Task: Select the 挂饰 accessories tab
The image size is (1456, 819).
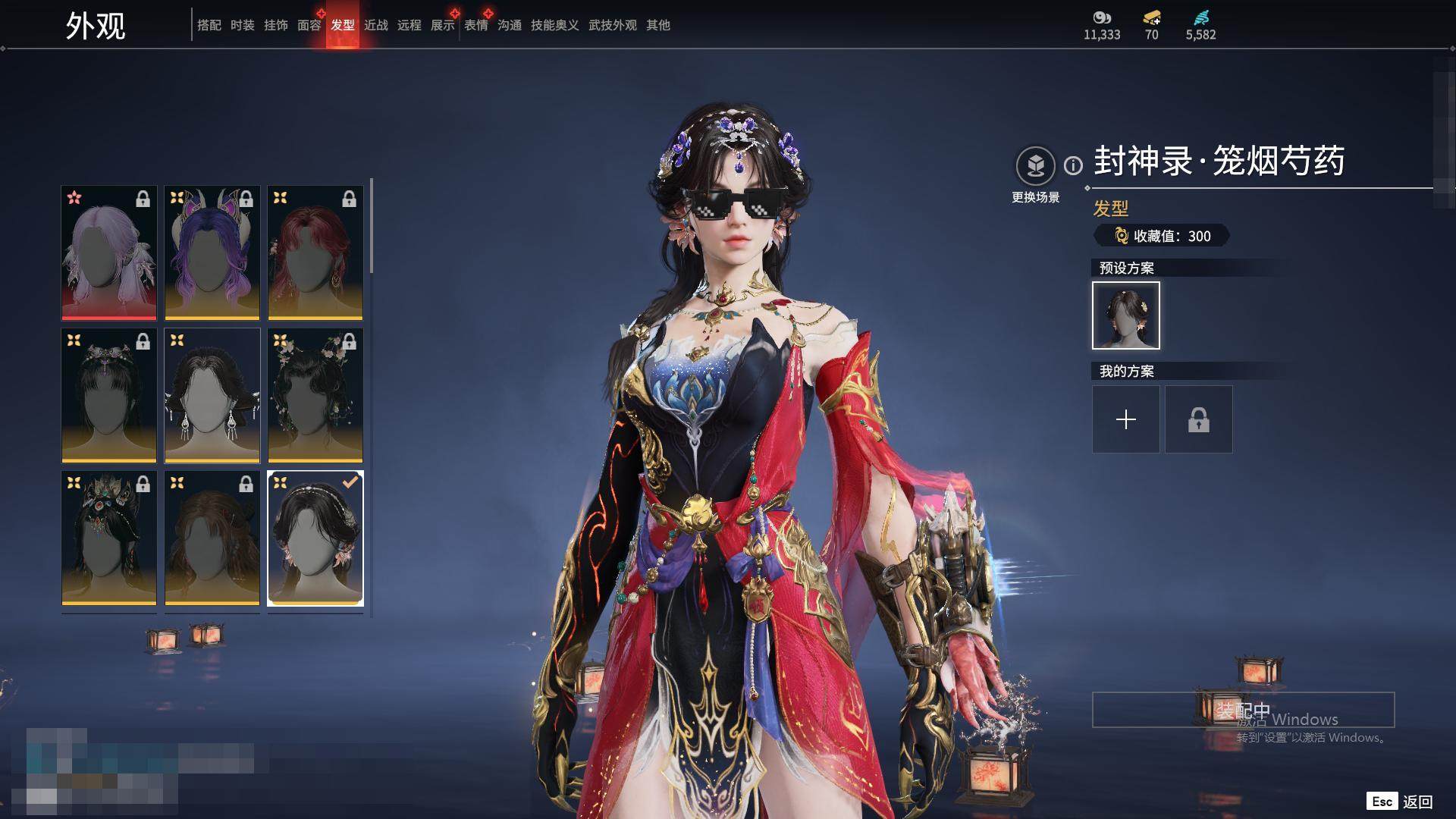Action: tap(275, 25)
